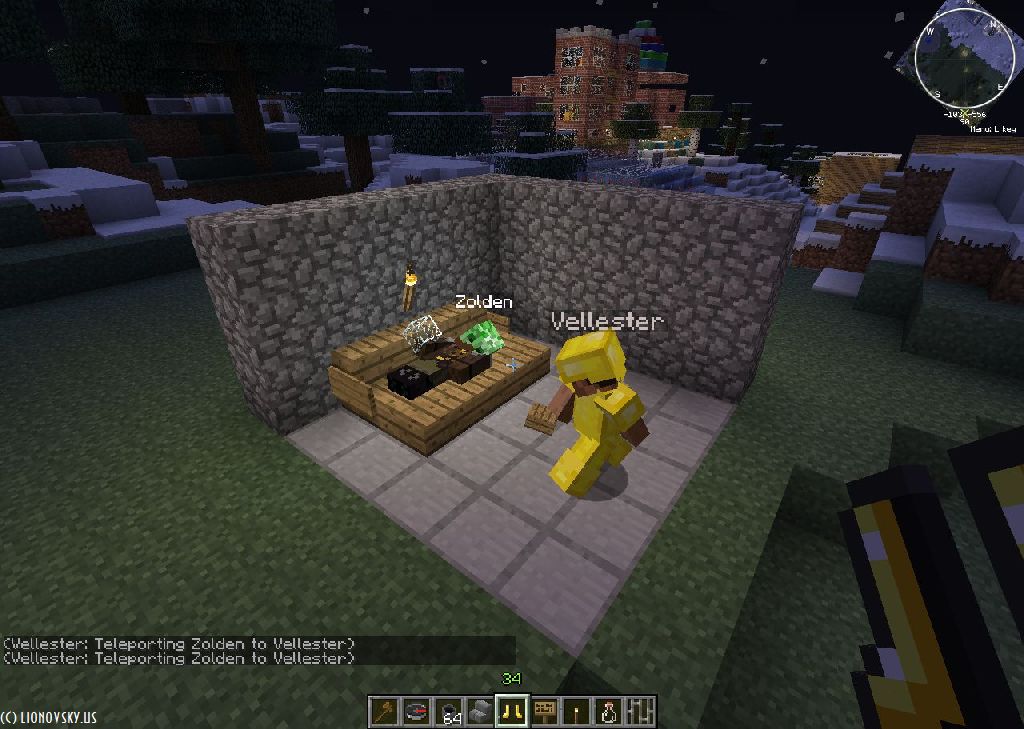Choose the stack of 64 hotbar slot
The height and width of the screenshot is (729, 1024).
coord(449,711)
